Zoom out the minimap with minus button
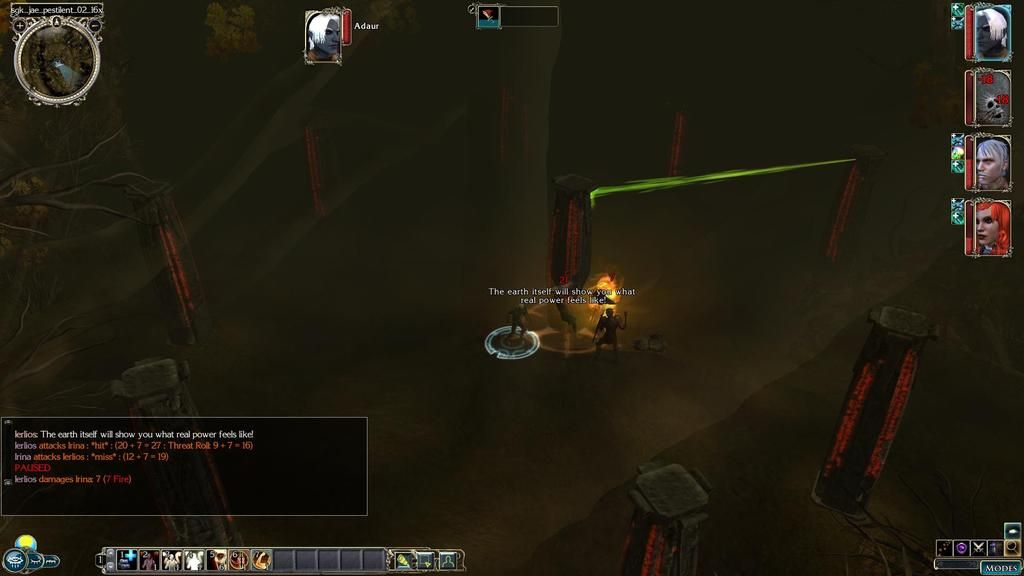The width and height of the screenshot is (1024, 576). pyautogui.click(x=94, y=24)
